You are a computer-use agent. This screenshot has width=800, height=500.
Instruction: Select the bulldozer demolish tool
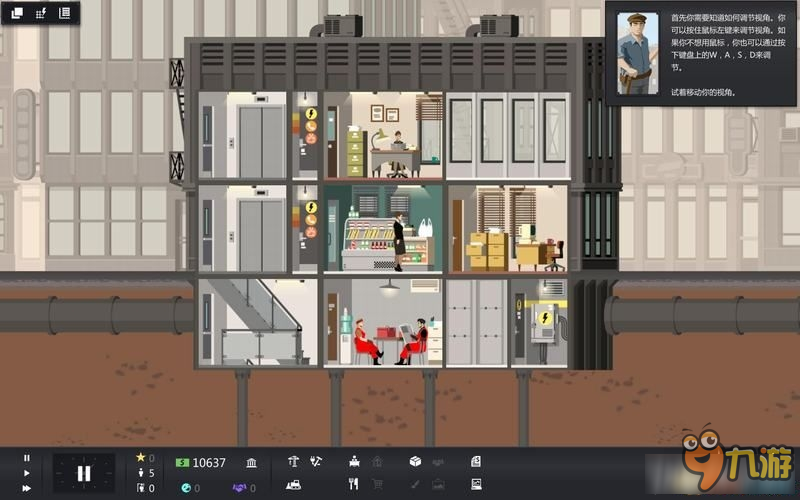(293, 485)
